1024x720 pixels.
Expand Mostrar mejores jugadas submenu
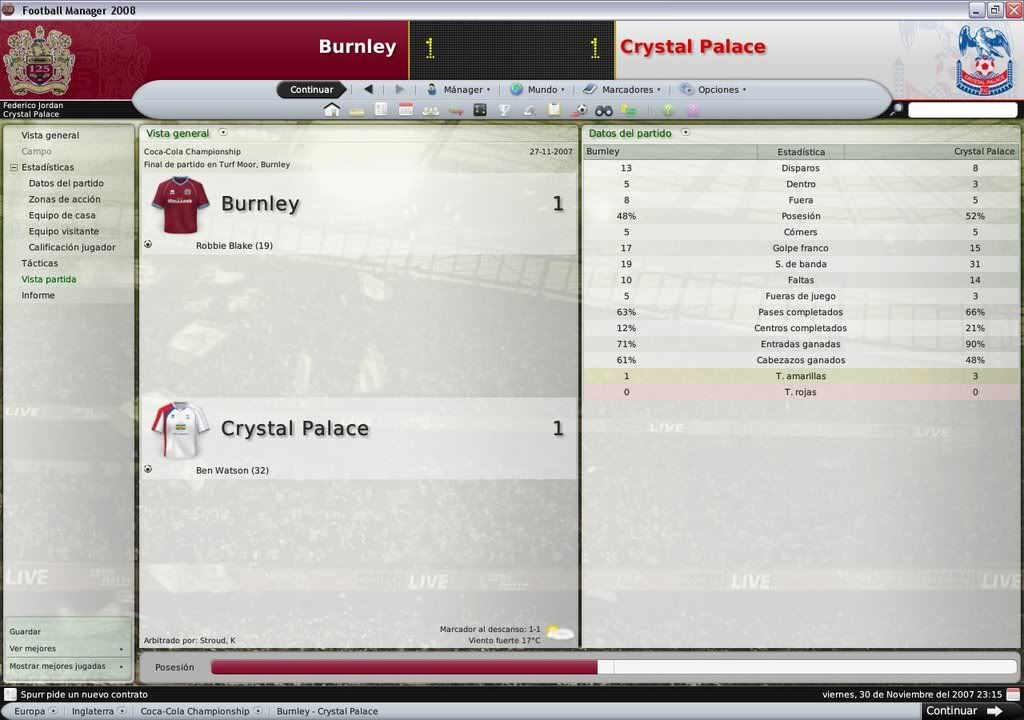click(66, 666)
